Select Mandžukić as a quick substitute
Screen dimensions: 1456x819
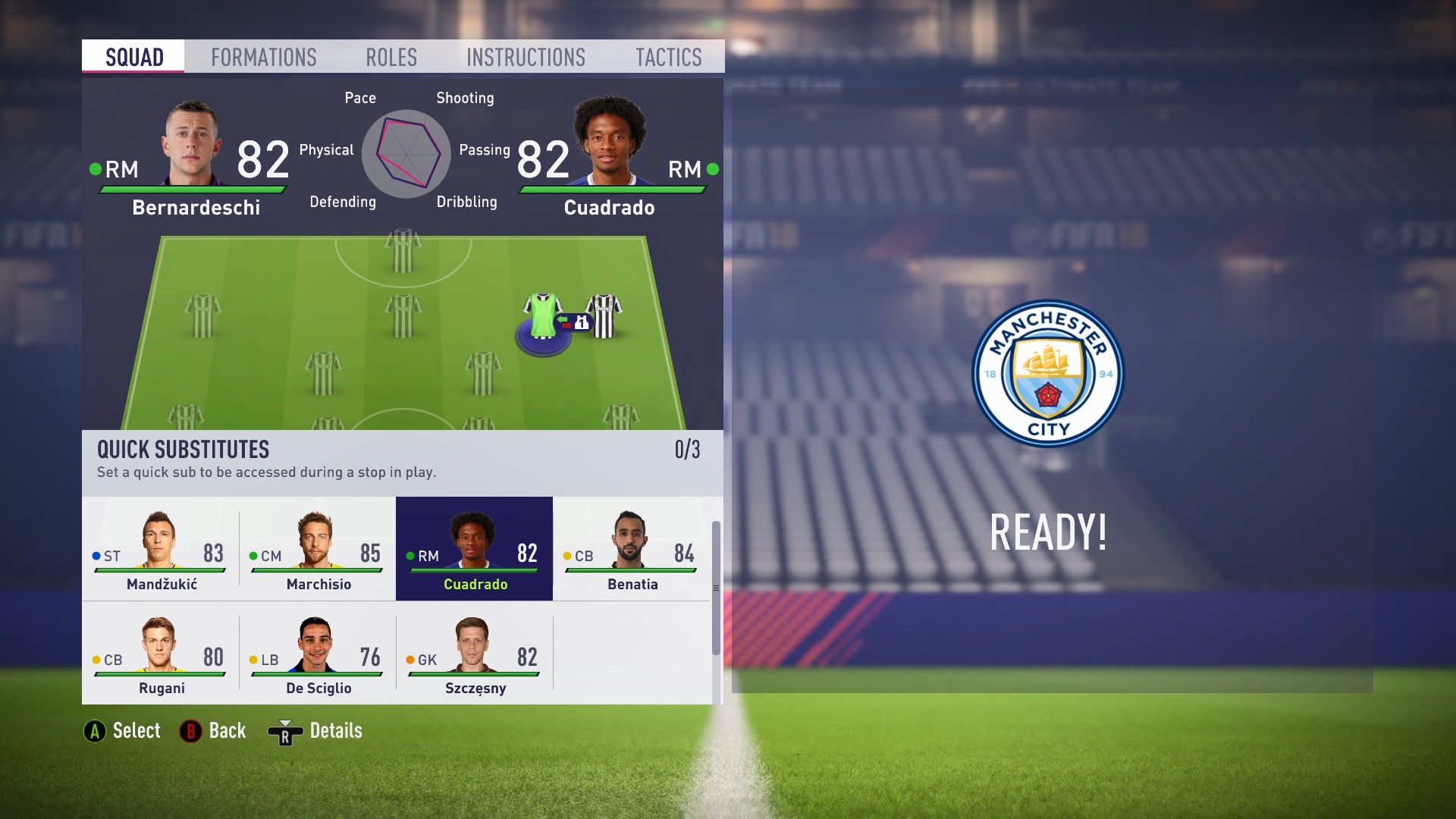[x=162, y=548]
